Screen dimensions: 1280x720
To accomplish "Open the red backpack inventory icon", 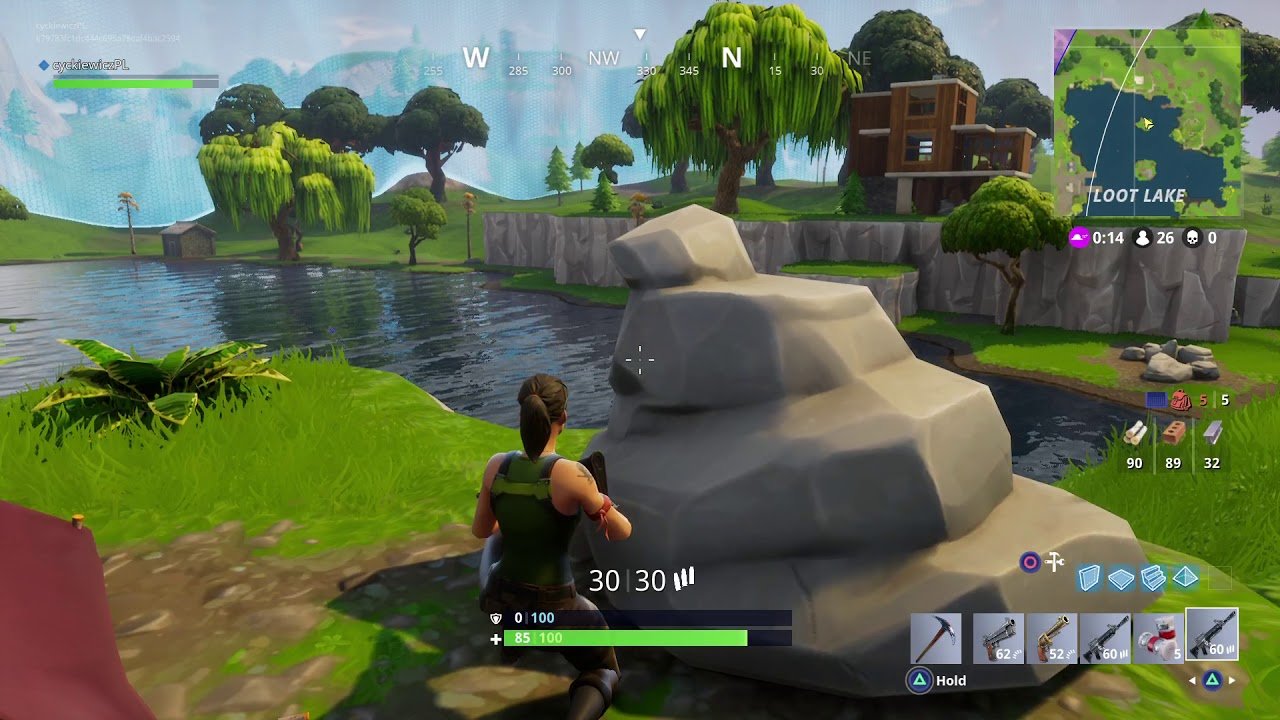I will coord(1181,400).
